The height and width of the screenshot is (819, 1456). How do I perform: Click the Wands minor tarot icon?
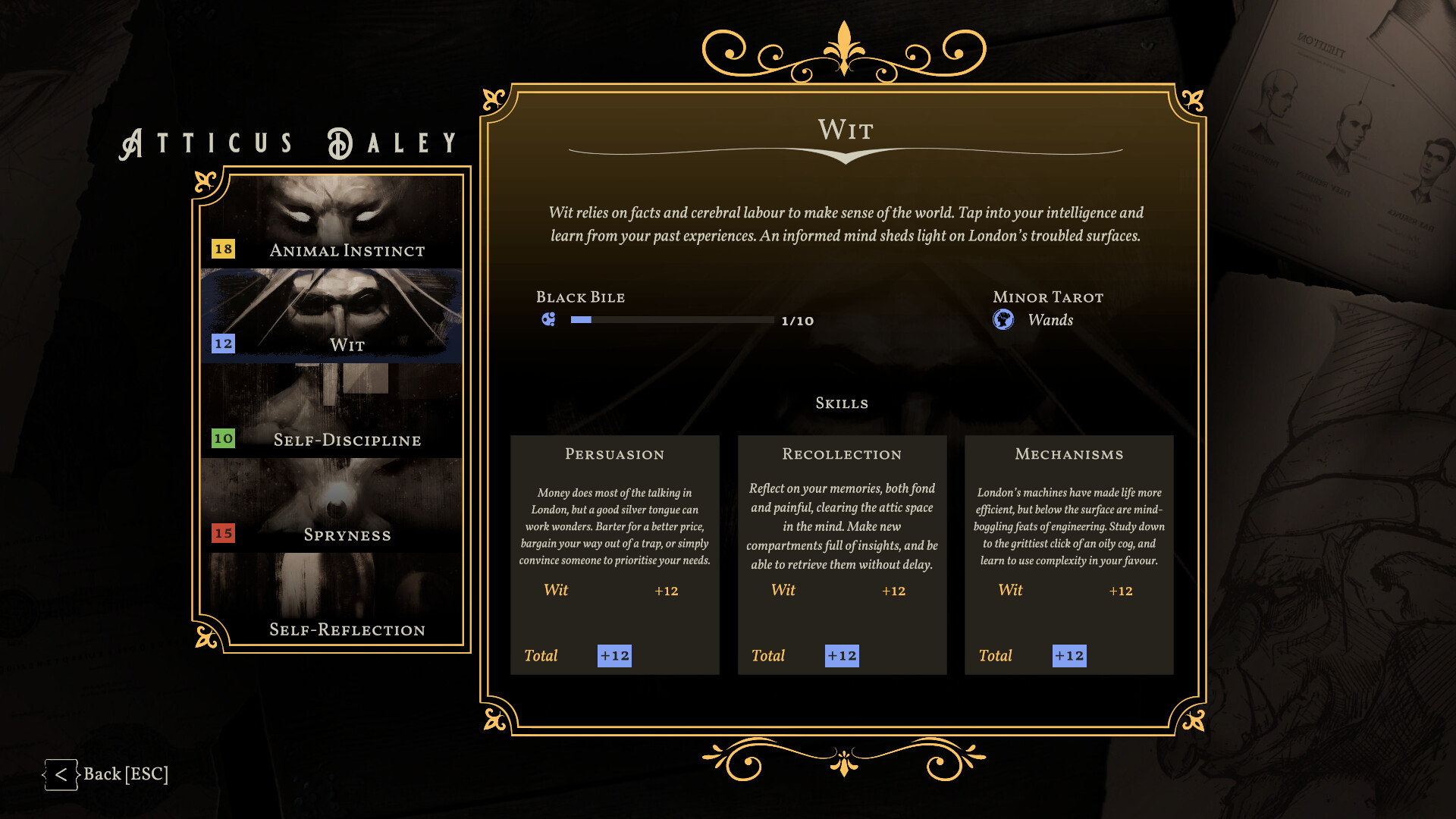point(1003,320)
